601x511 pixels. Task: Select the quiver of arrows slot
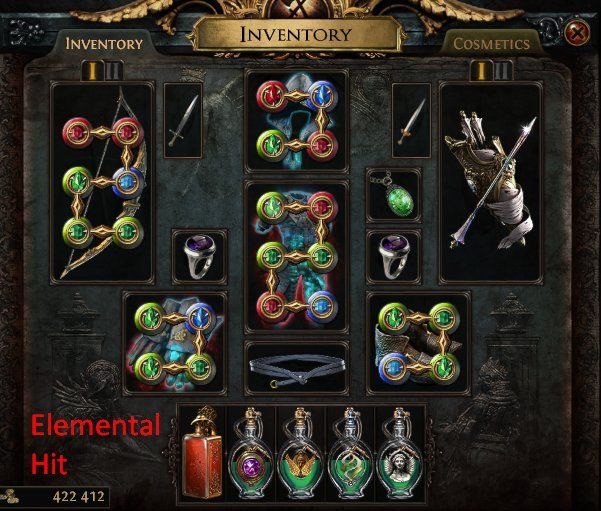coord(489,182)
